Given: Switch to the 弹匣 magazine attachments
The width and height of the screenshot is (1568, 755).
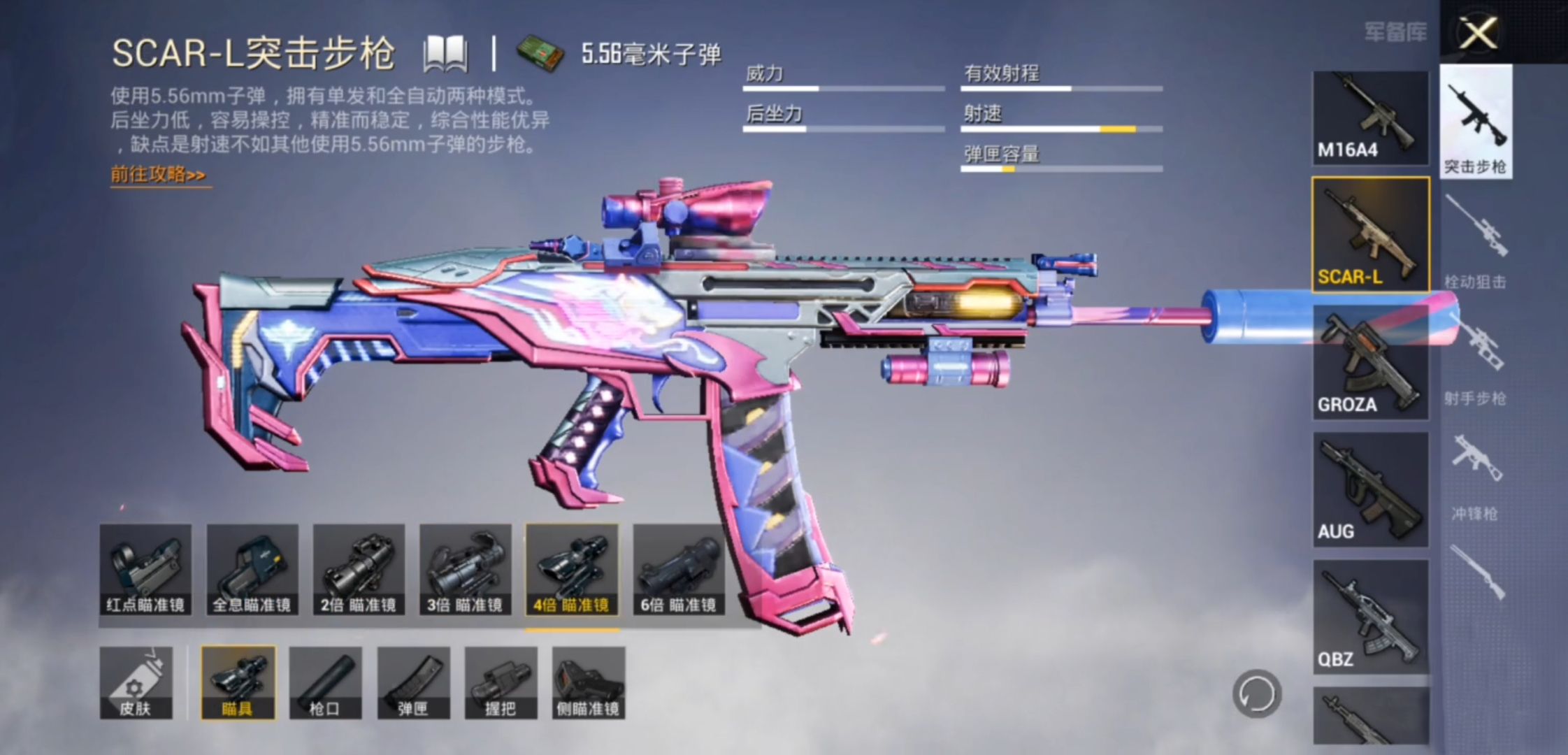Looking at the screenshot, I should coord(413,683).
